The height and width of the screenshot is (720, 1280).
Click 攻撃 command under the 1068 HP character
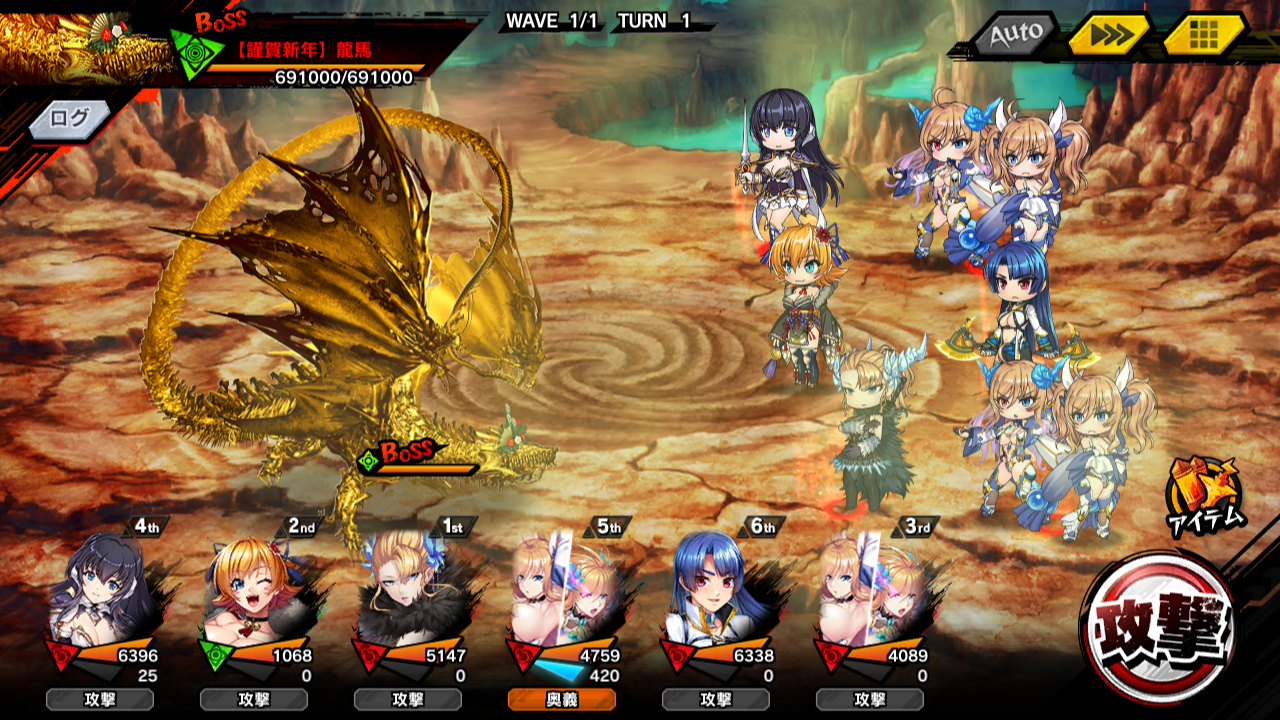(x=254, y=700)
